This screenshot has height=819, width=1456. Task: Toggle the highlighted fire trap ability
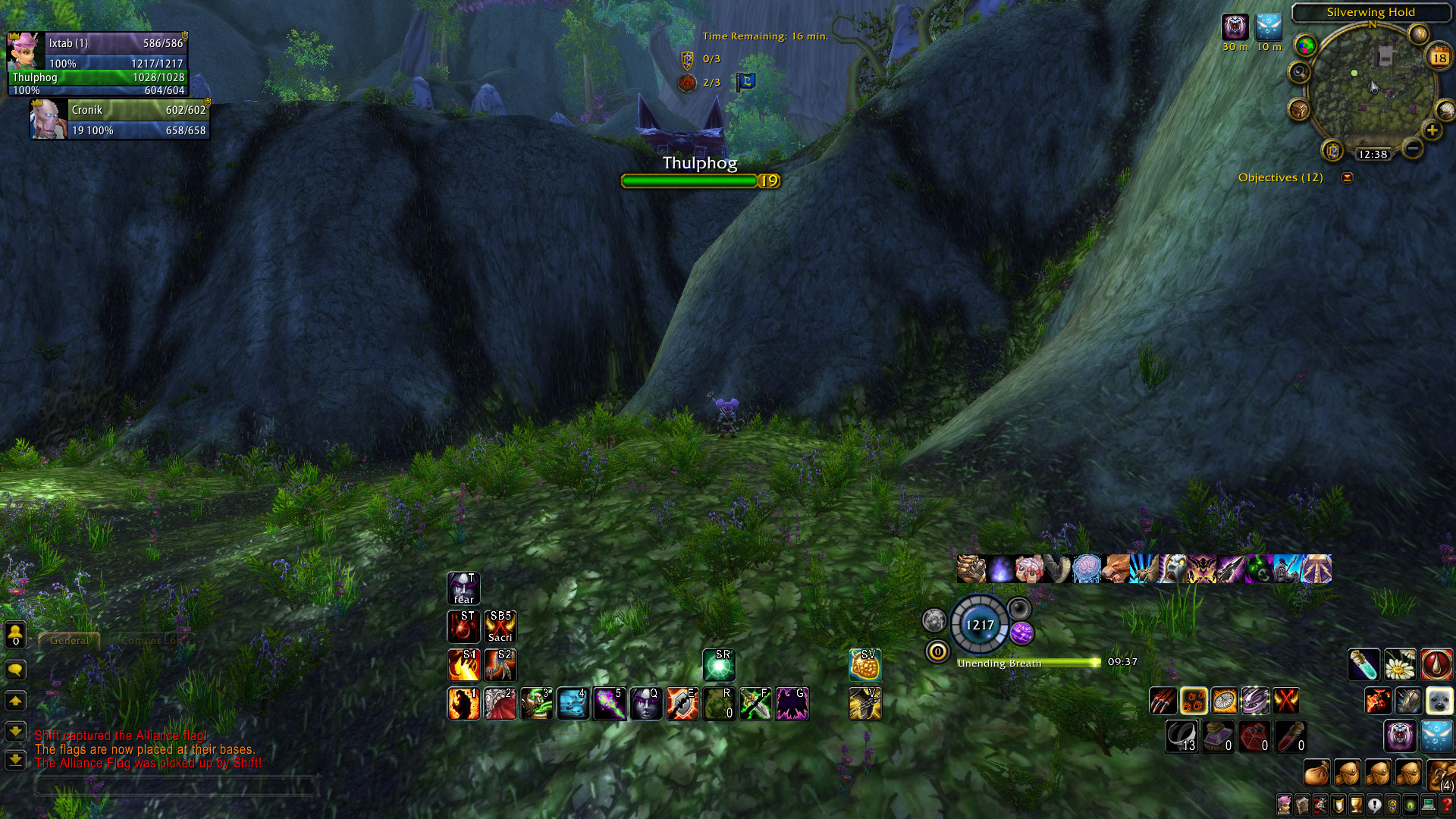(x=1194, y=701)
